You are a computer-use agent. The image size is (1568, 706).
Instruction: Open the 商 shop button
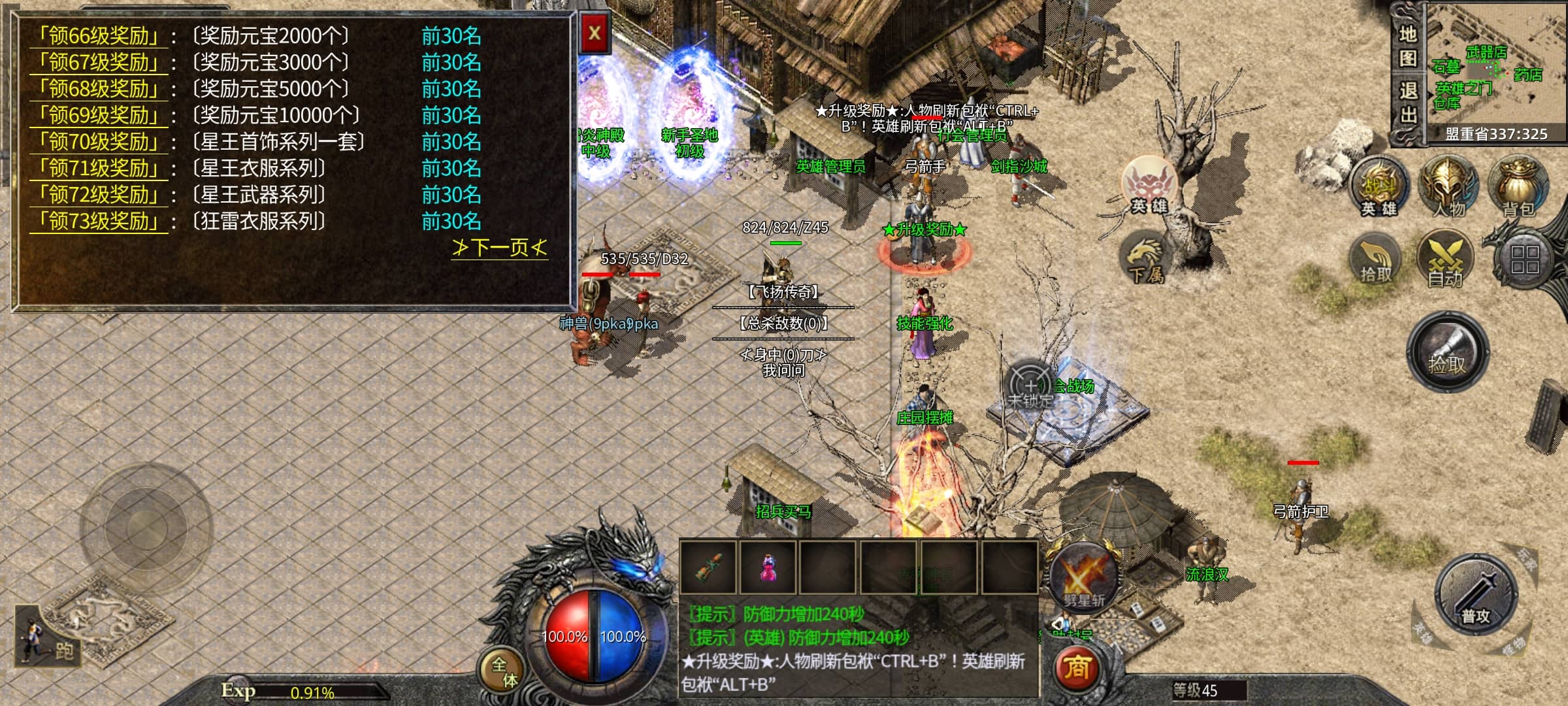[x=1077, y=668]
